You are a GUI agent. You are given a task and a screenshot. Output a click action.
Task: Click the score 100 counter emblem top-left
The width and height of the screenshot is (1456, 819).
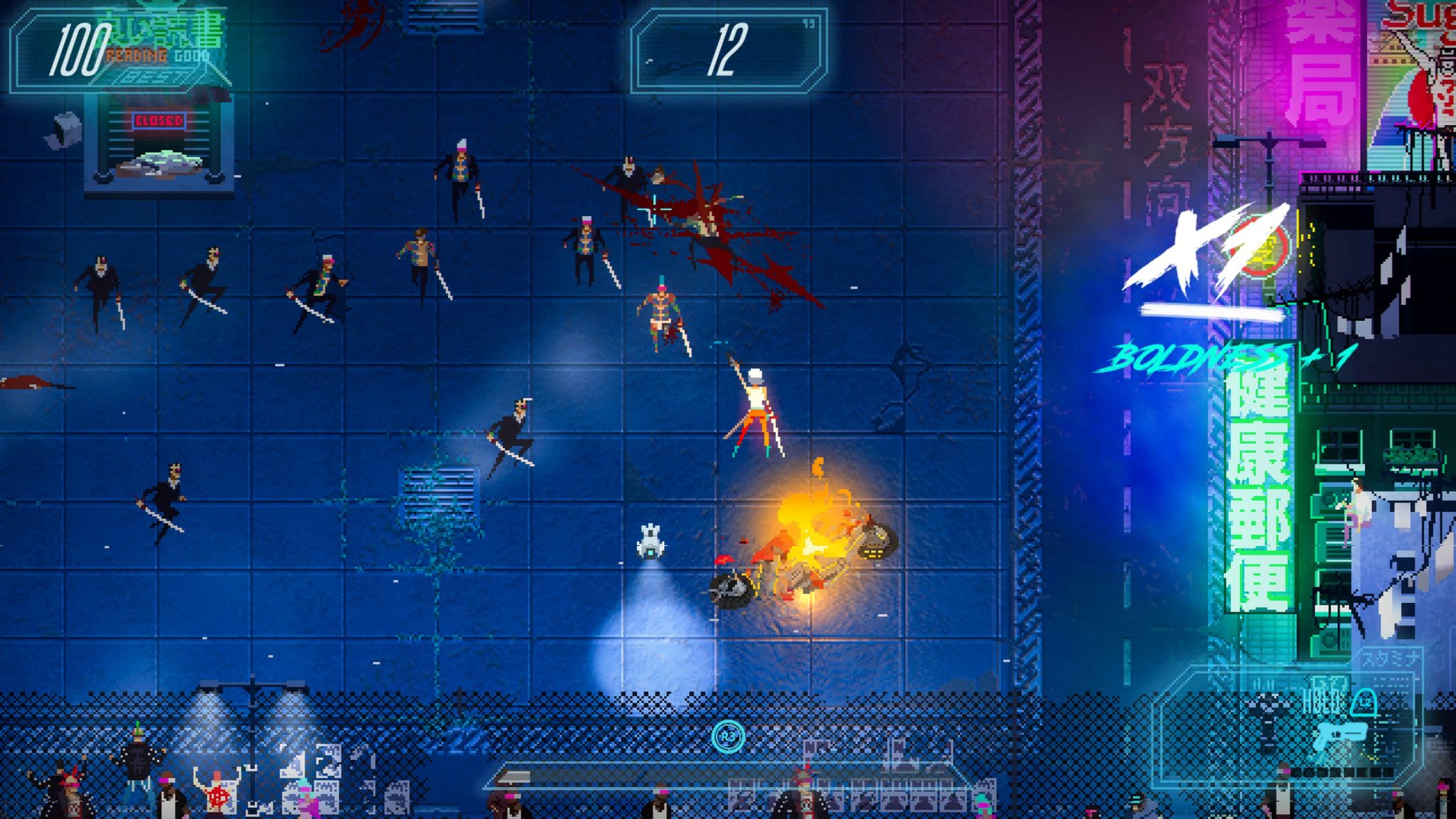coord(82,50)
